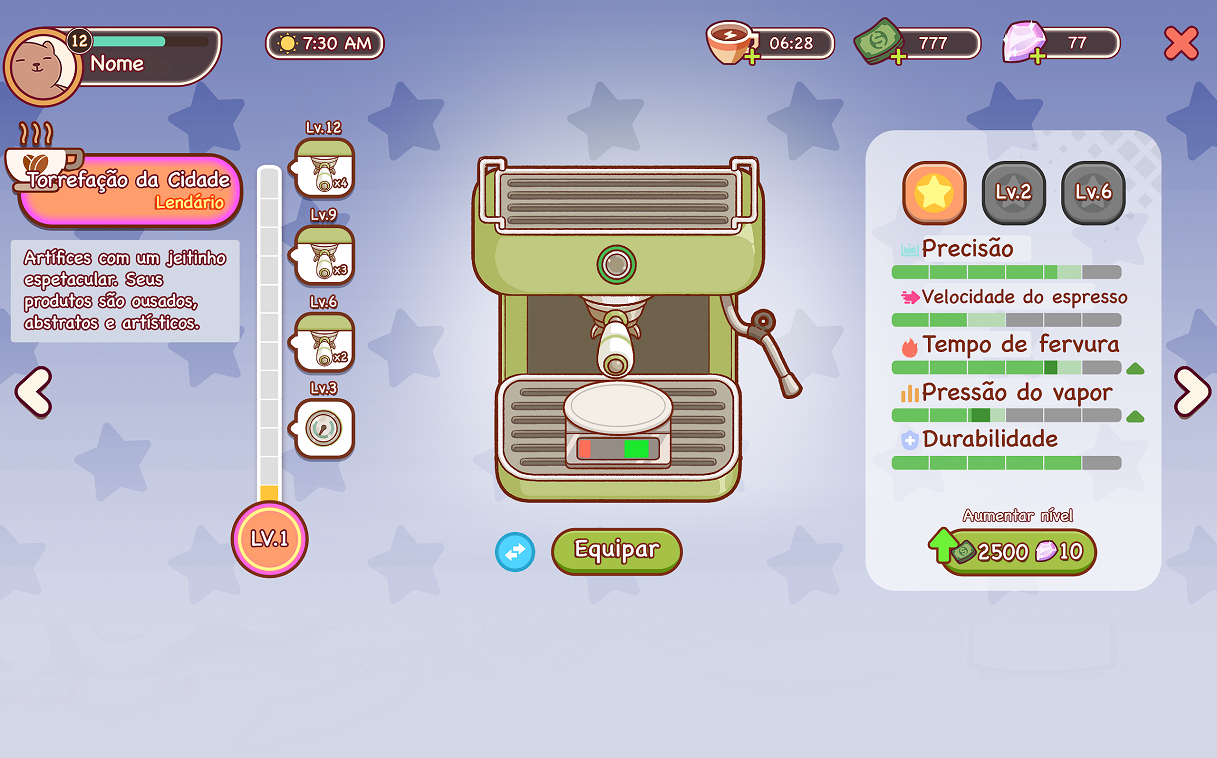Open the Lv.6 portafilter x2 reward
Screen dimensions: 1217x758
tap(325, 342)
